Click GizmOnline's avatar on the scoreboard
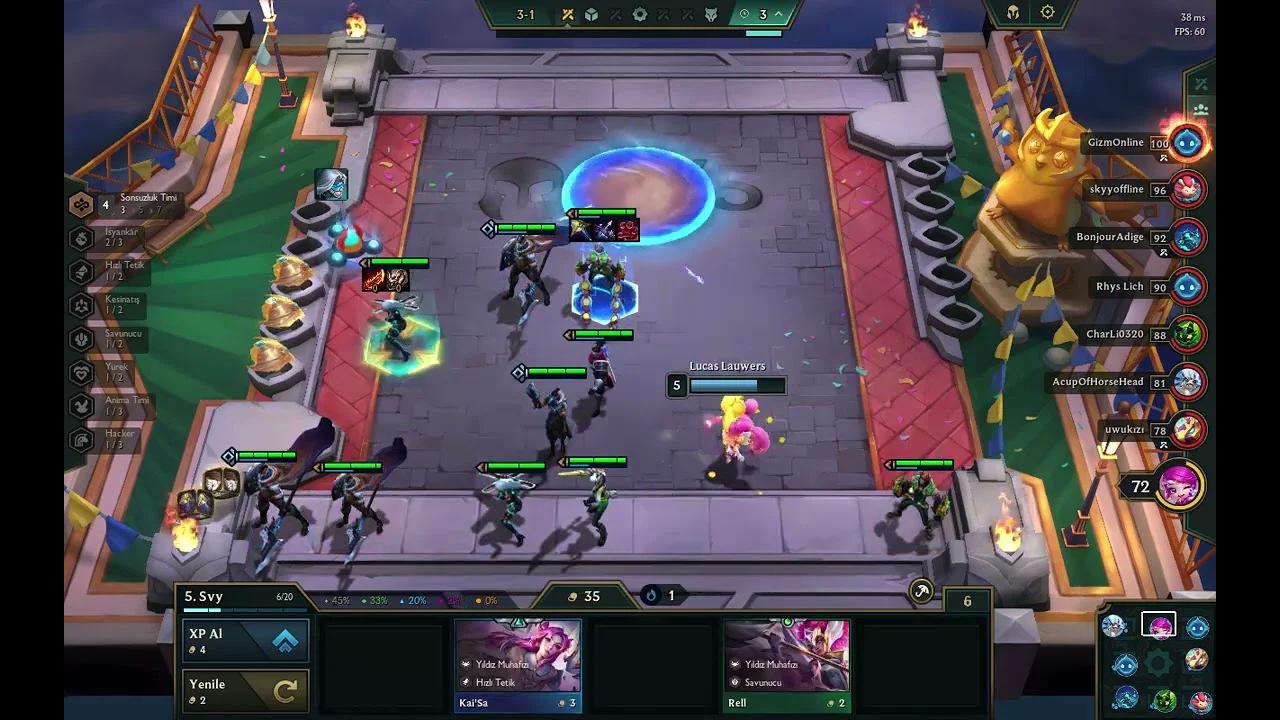Viewport: 1280px width, 720px height. [1184, 143]
